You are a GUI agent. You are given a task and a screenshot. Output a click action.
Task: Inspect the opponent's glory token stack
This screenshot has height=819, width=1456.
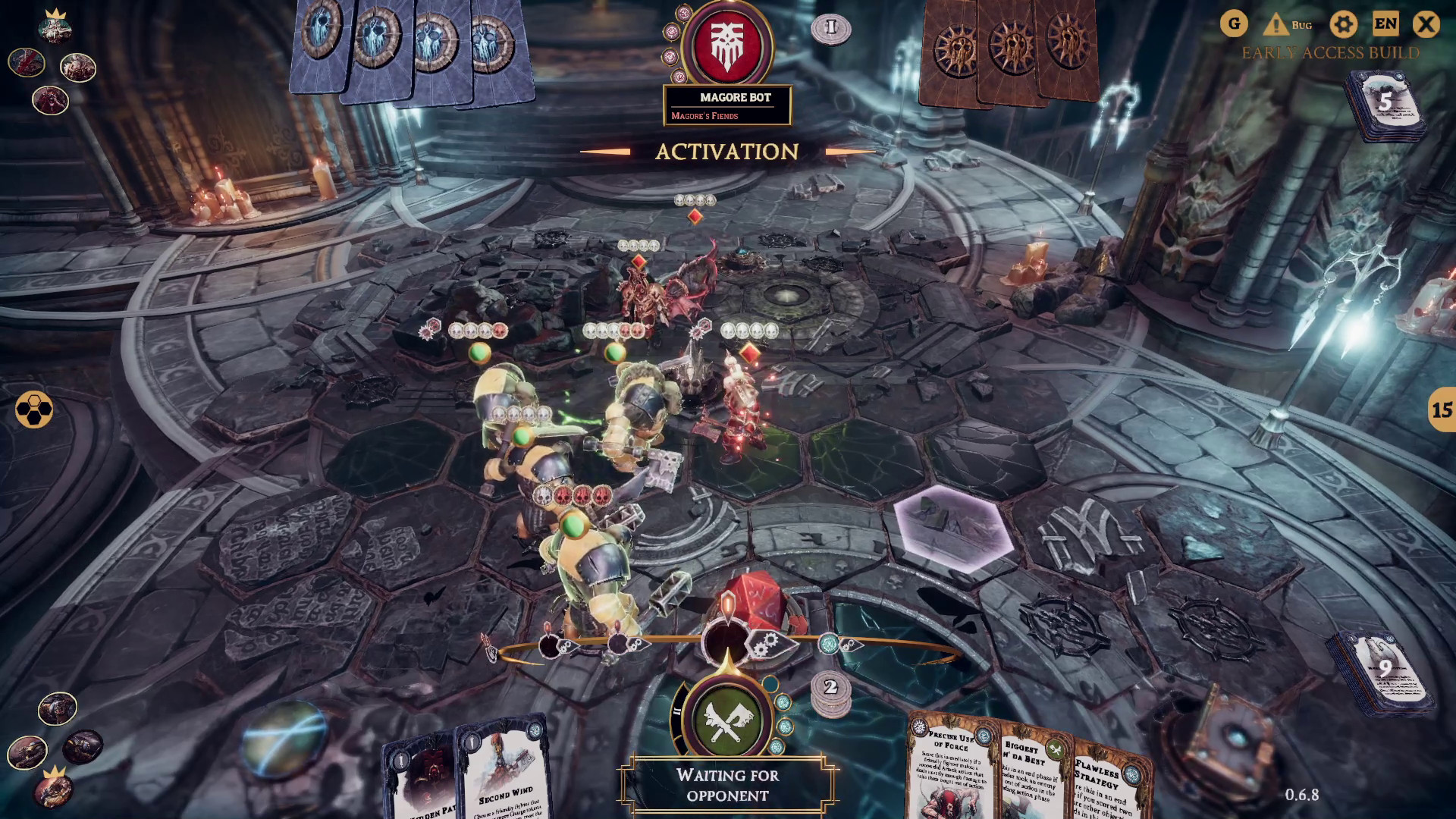pyautogui.click(x=830, y=29)
